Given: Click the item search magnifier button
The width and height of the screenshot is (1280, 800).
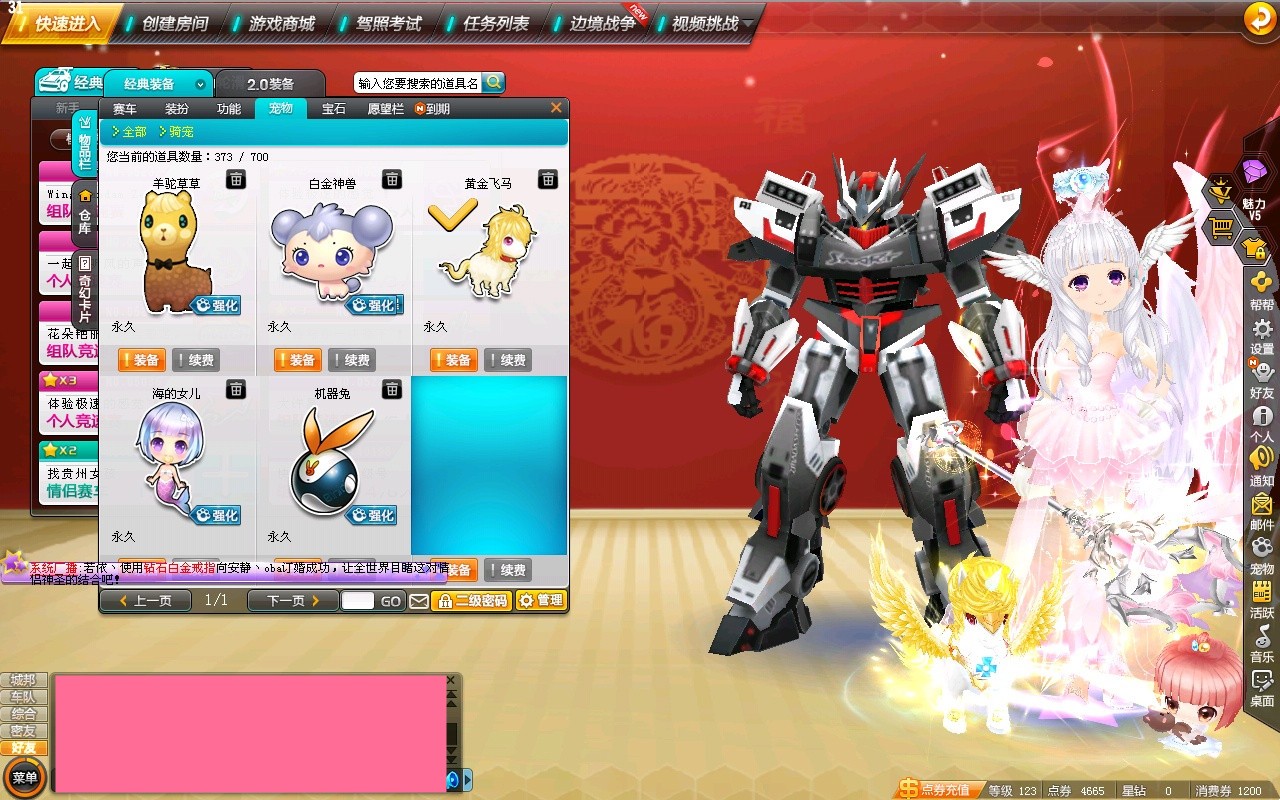Looking at the screenshot, I should pyautogui.click(x=493, y=83).
